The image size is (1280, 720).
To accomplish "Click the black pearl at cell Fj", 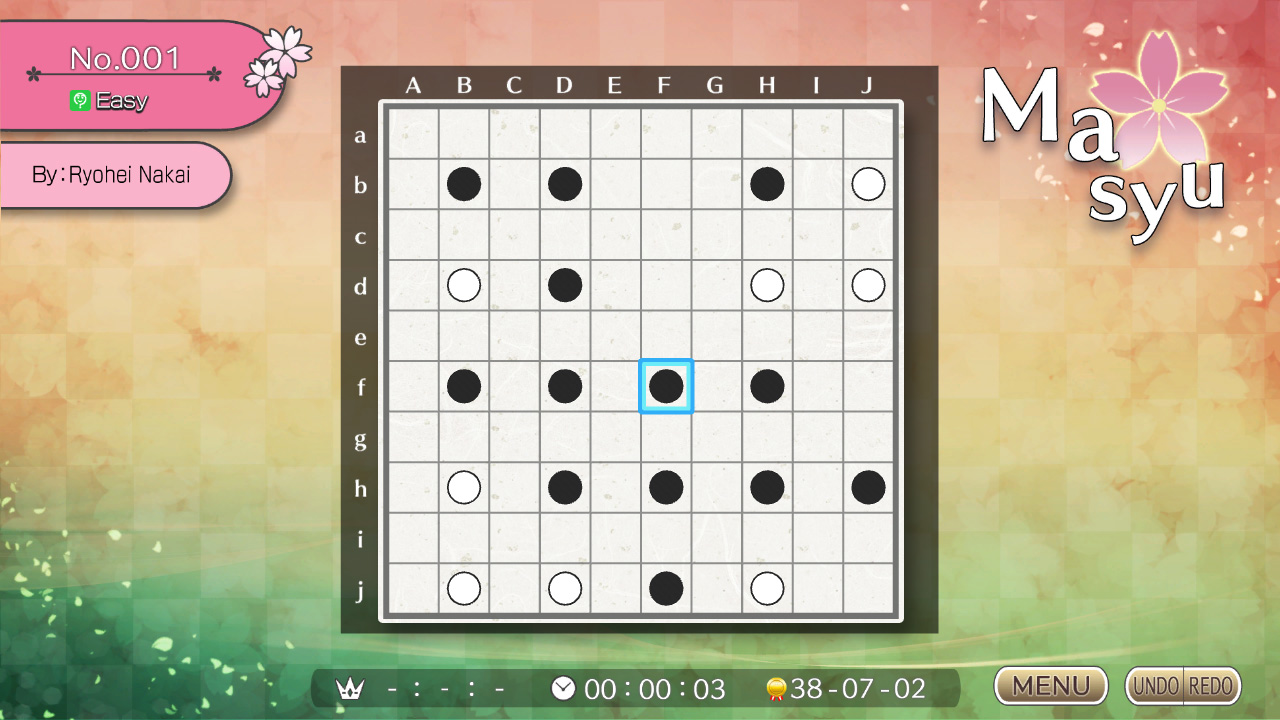I will point(666,588).
